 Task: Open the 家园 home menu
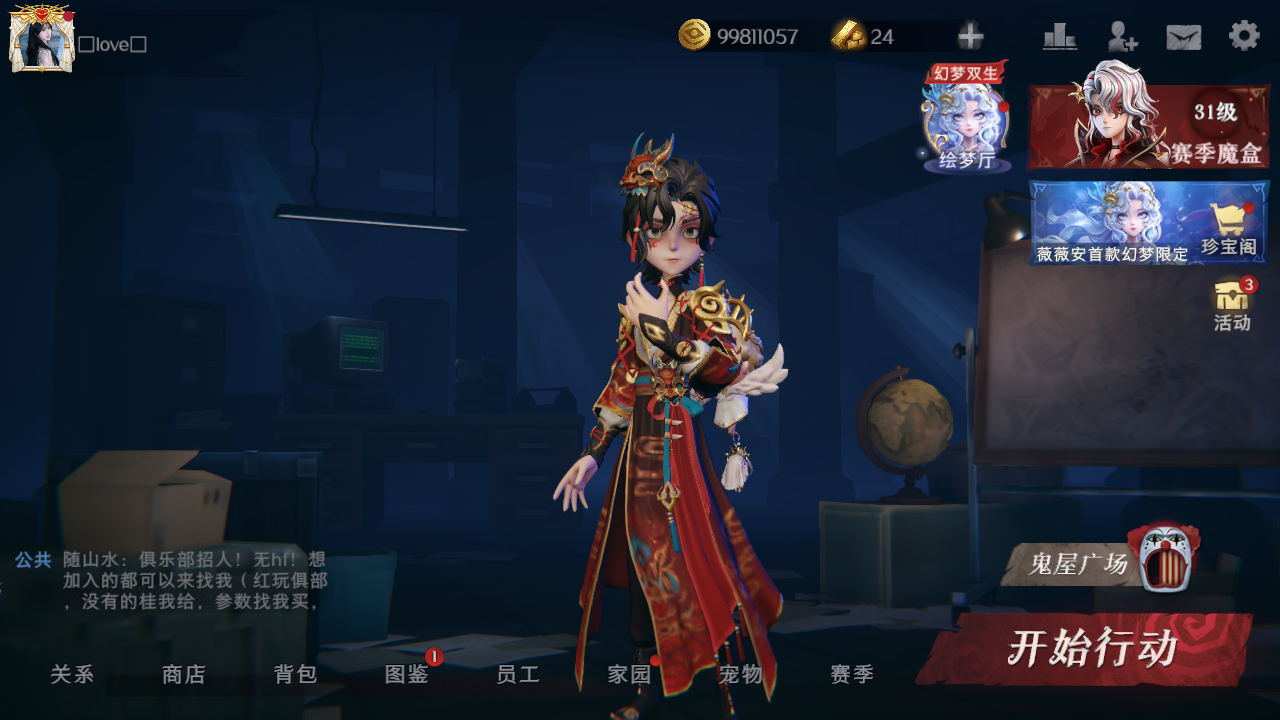(630, 675)
